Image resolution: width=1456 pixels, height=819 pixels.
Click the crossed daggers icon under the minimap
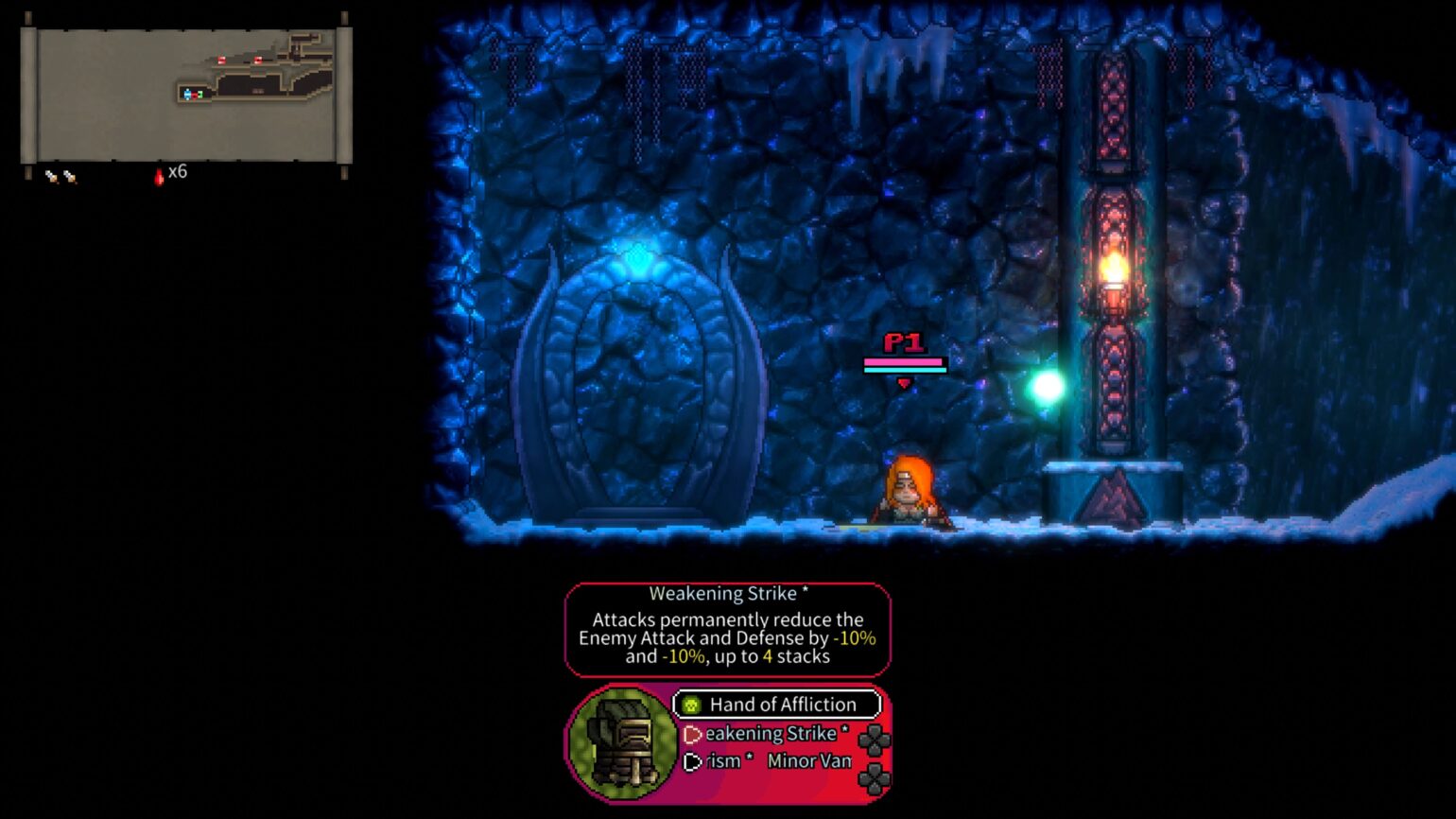pos(59,175)
